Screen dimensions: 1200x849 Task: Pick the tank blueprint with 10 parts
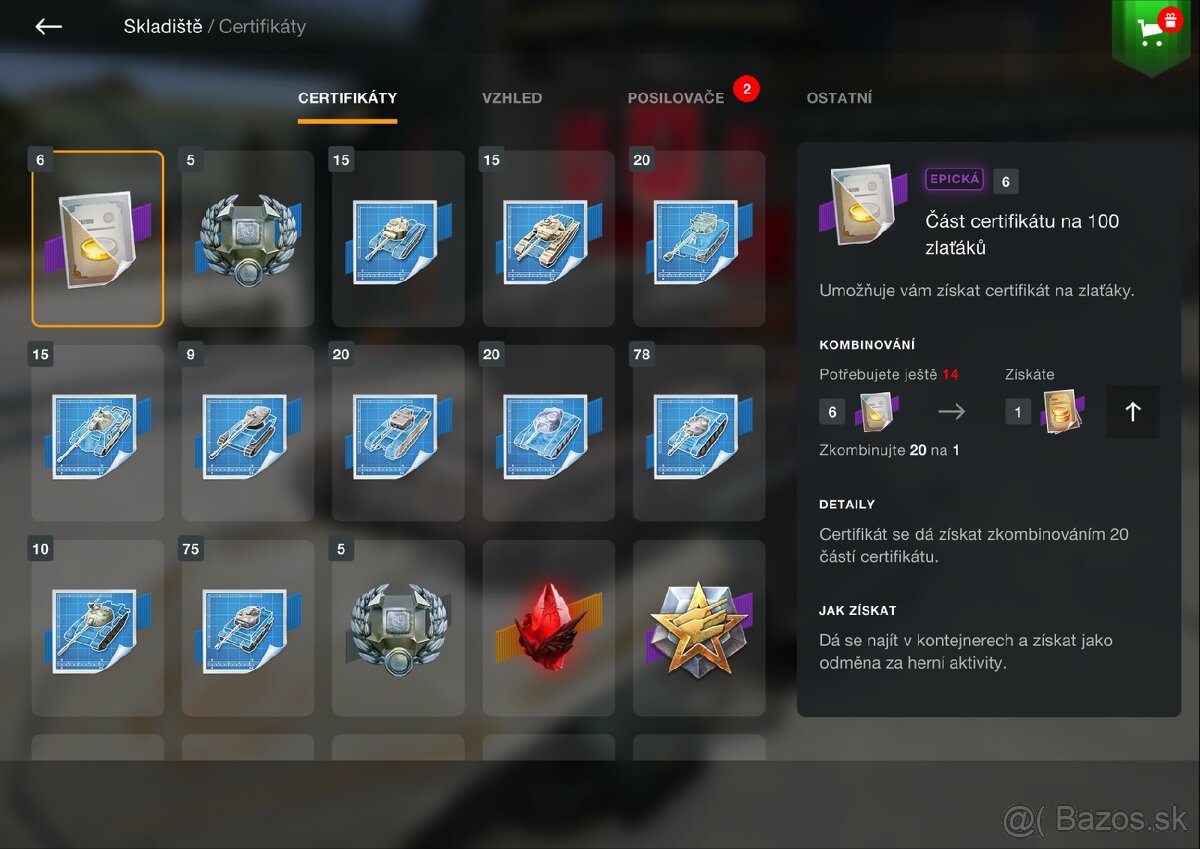tap(97, 628)
